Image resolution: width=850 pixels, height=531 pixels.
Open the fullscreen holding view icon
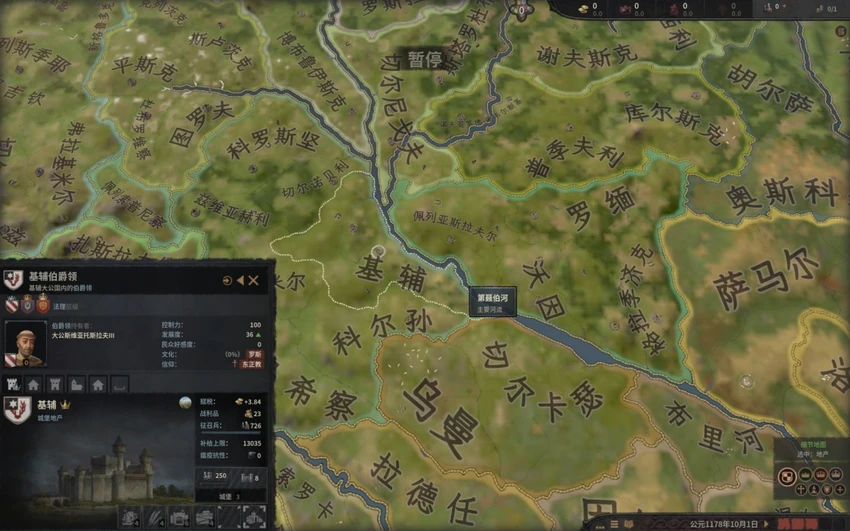(x=254, y=517)
